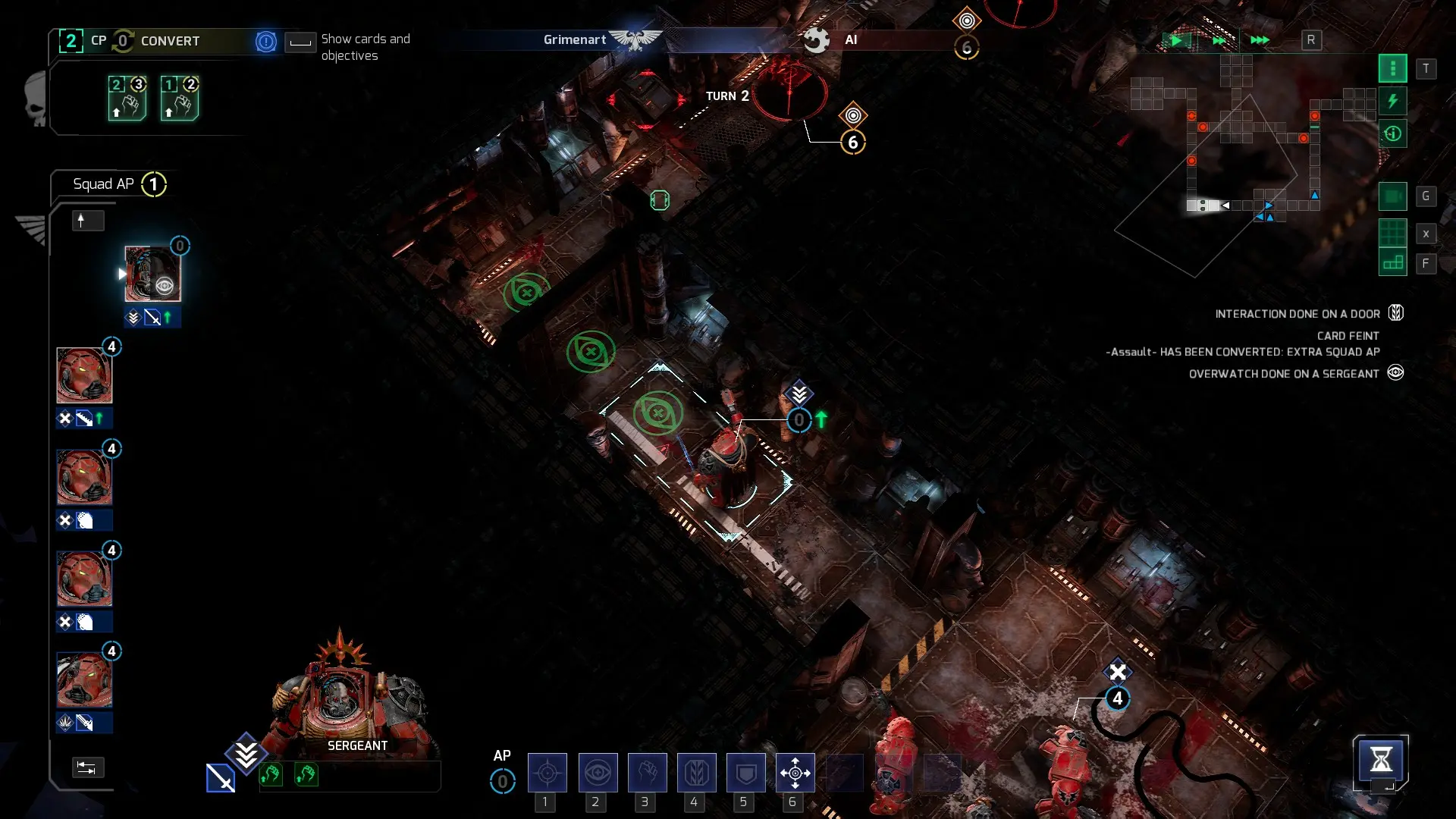Activate the four-arrow move action
Screen dimensions: 1456x819
pyautogui.click(x=795, y=773)
